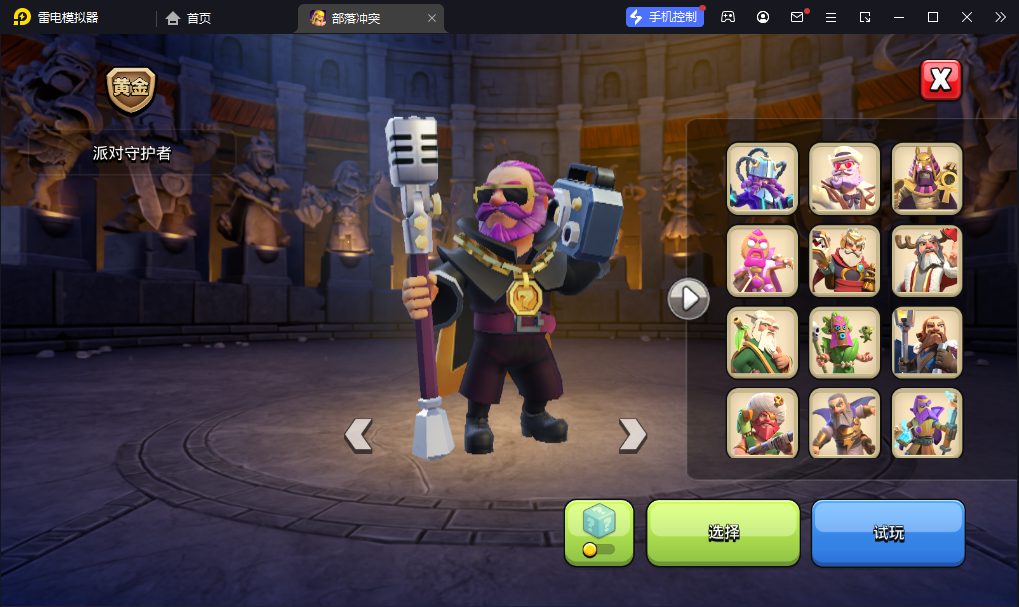Choose the white hat skin with red glasses
Screen dimensions: 1019x607
click(844, 179)
